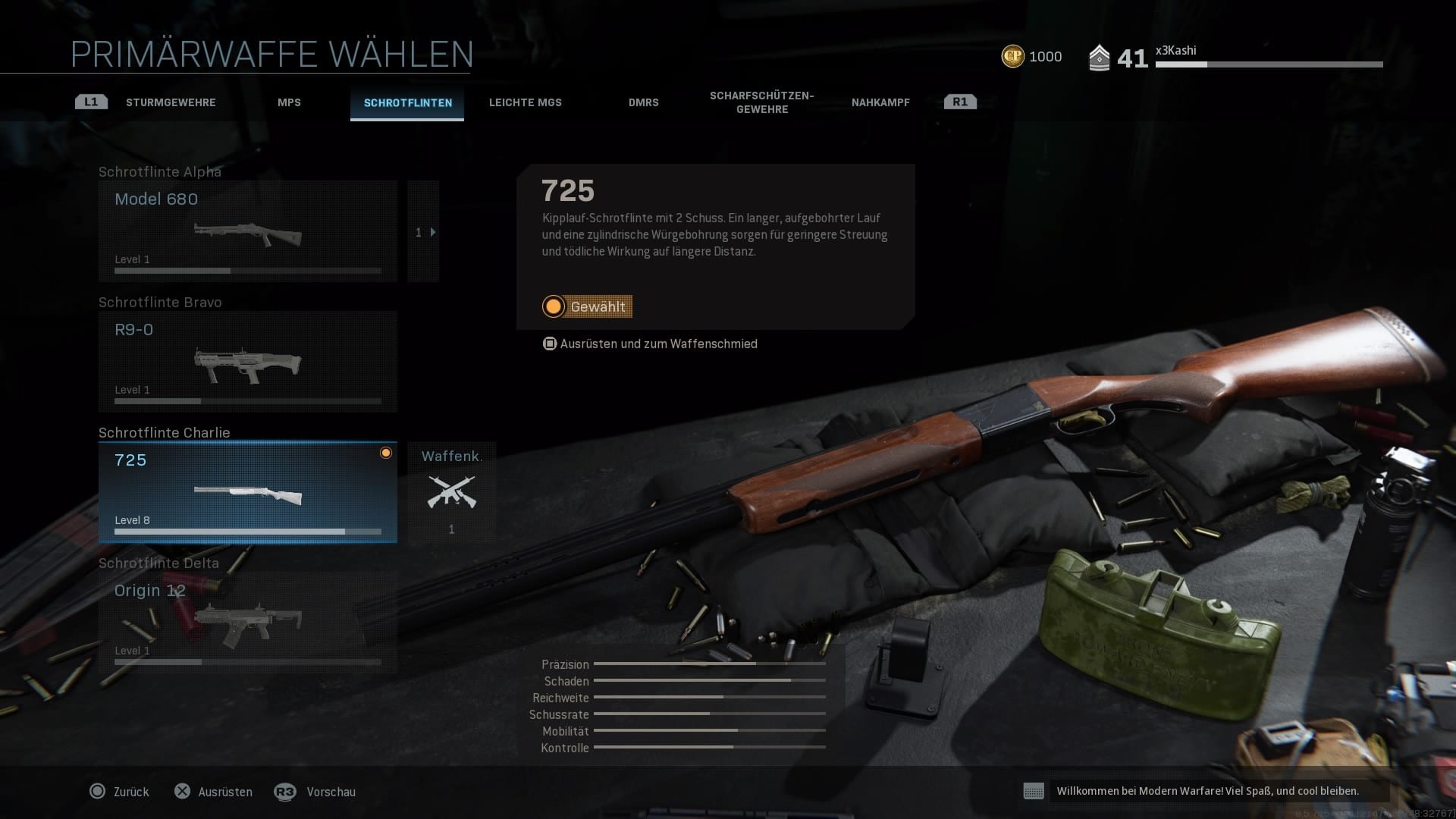Show the Leichte MGS category
Image resolution: width=1456 pixels, height=819 pixels.
tap(525, 102)
